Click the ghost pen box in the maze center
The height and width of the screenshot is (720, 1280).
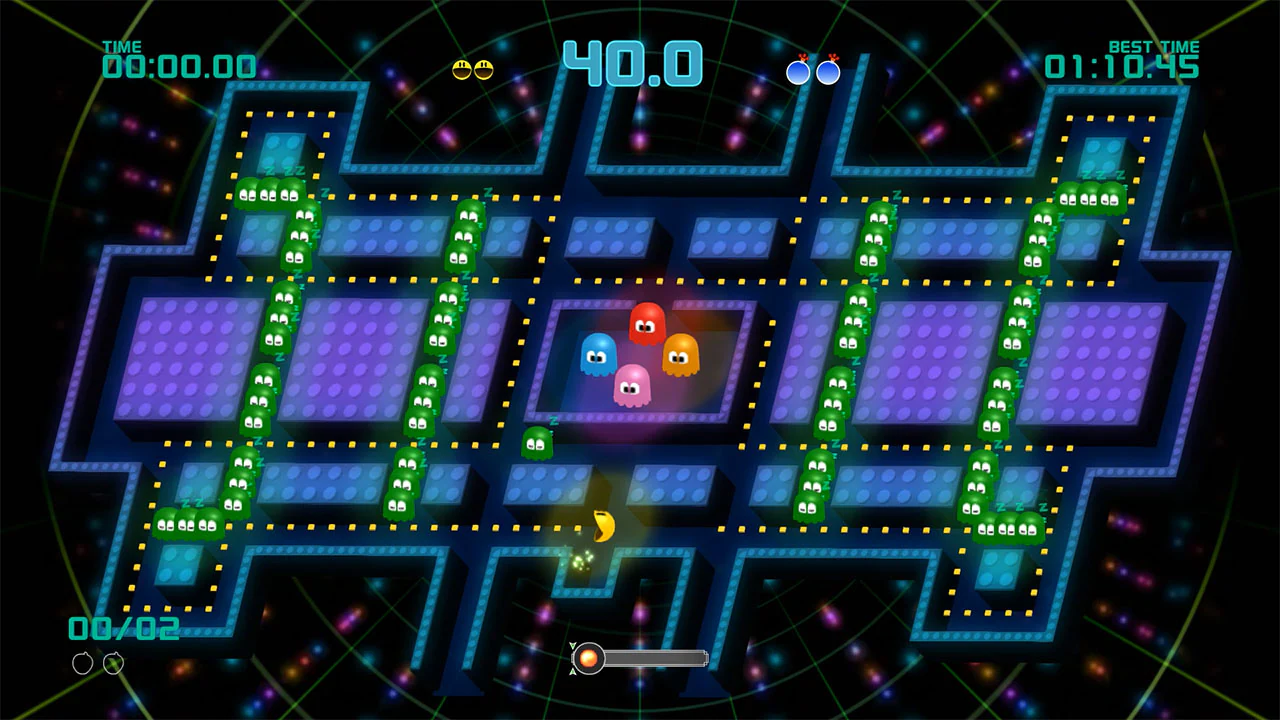(x=637, y=360)
